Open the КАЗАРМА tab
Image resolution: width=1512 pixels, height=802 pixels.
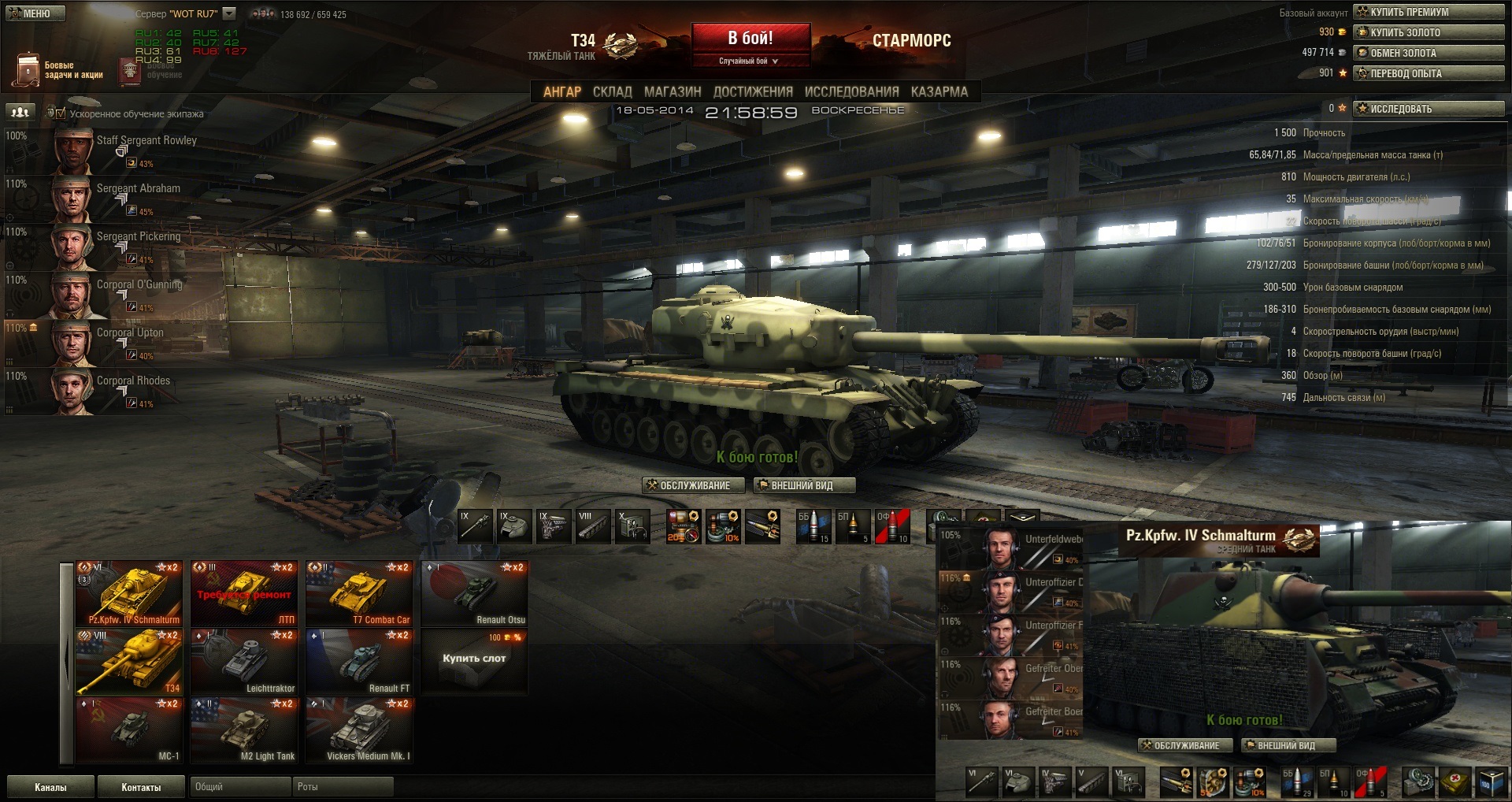(x=939, y=92)
